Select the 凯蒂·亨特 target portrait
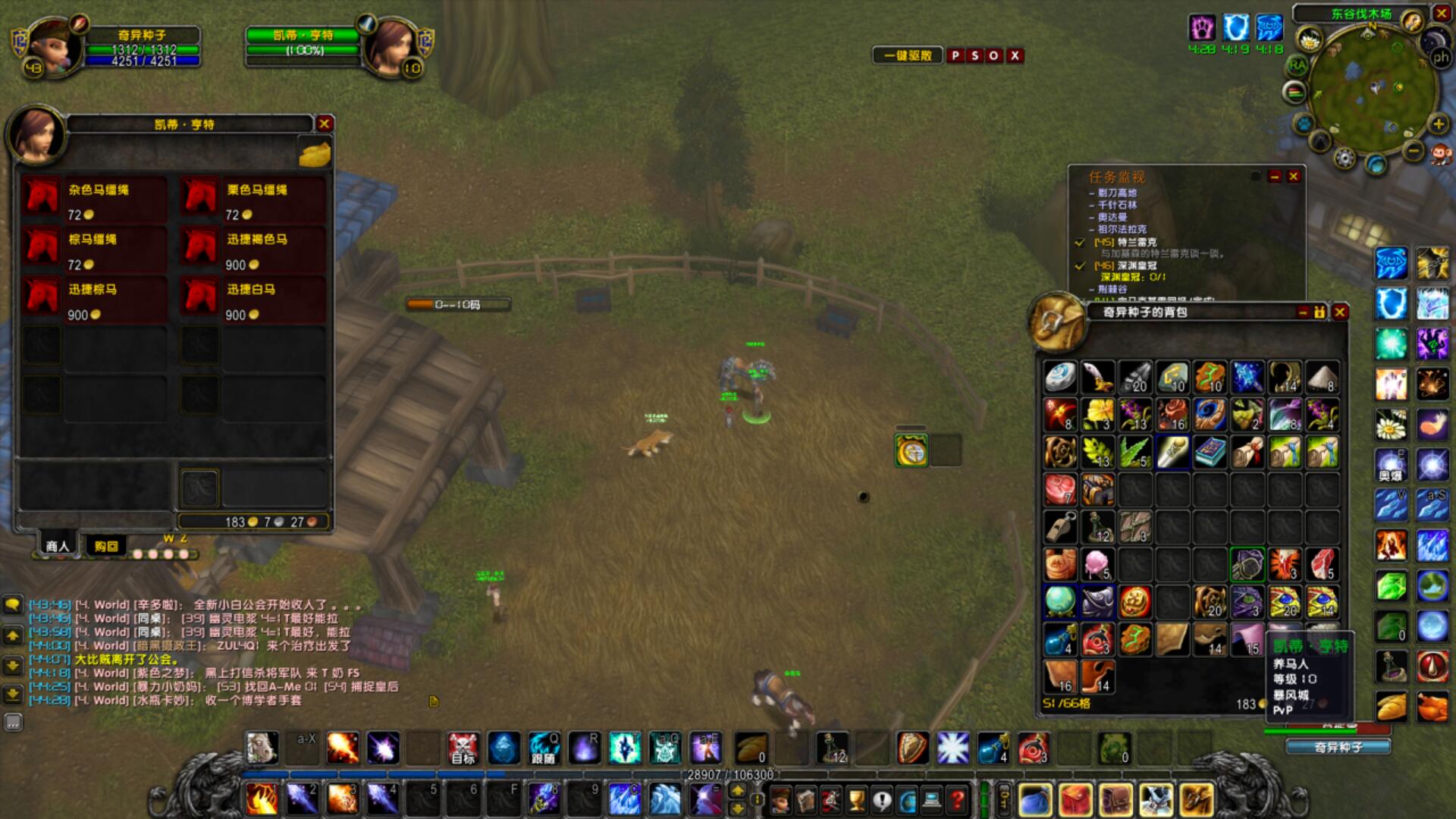This screenshot has width=1456, height=819. [x=390, y=47]
